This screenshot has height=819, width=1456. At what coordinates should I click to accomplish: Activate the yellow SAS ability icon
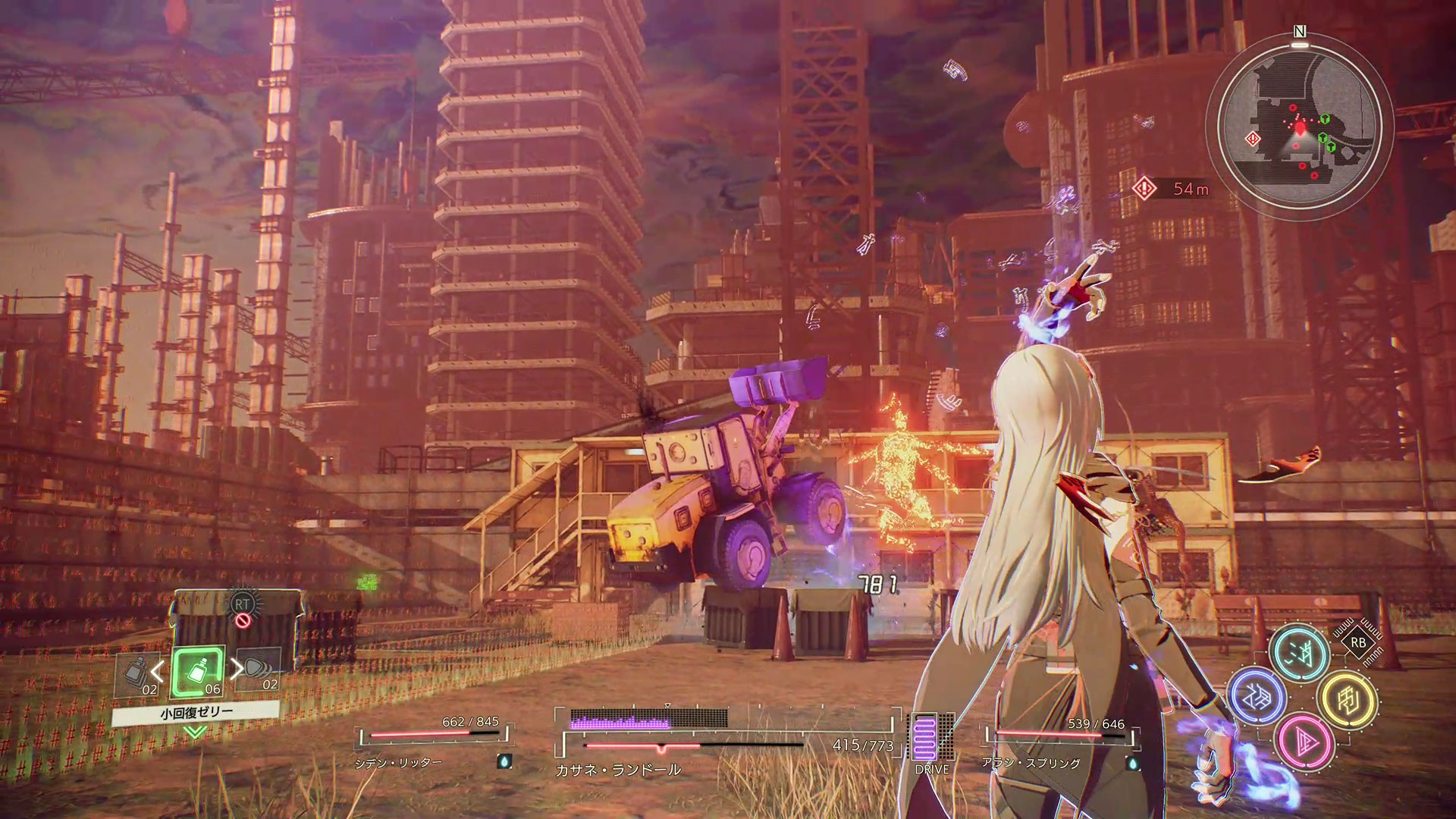(1347, 697)
